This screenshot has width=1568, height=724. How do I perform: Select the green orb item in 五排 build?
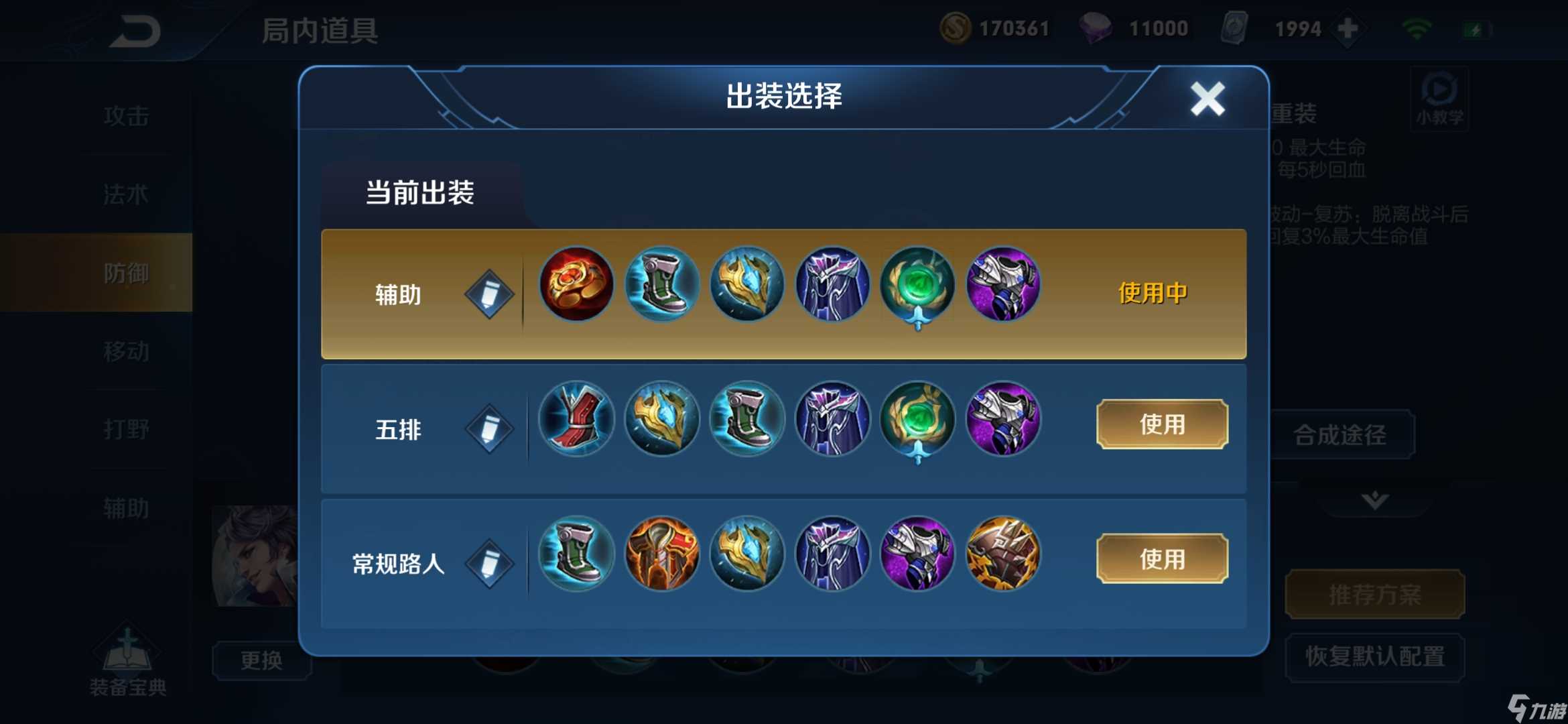tap(917, 419)
